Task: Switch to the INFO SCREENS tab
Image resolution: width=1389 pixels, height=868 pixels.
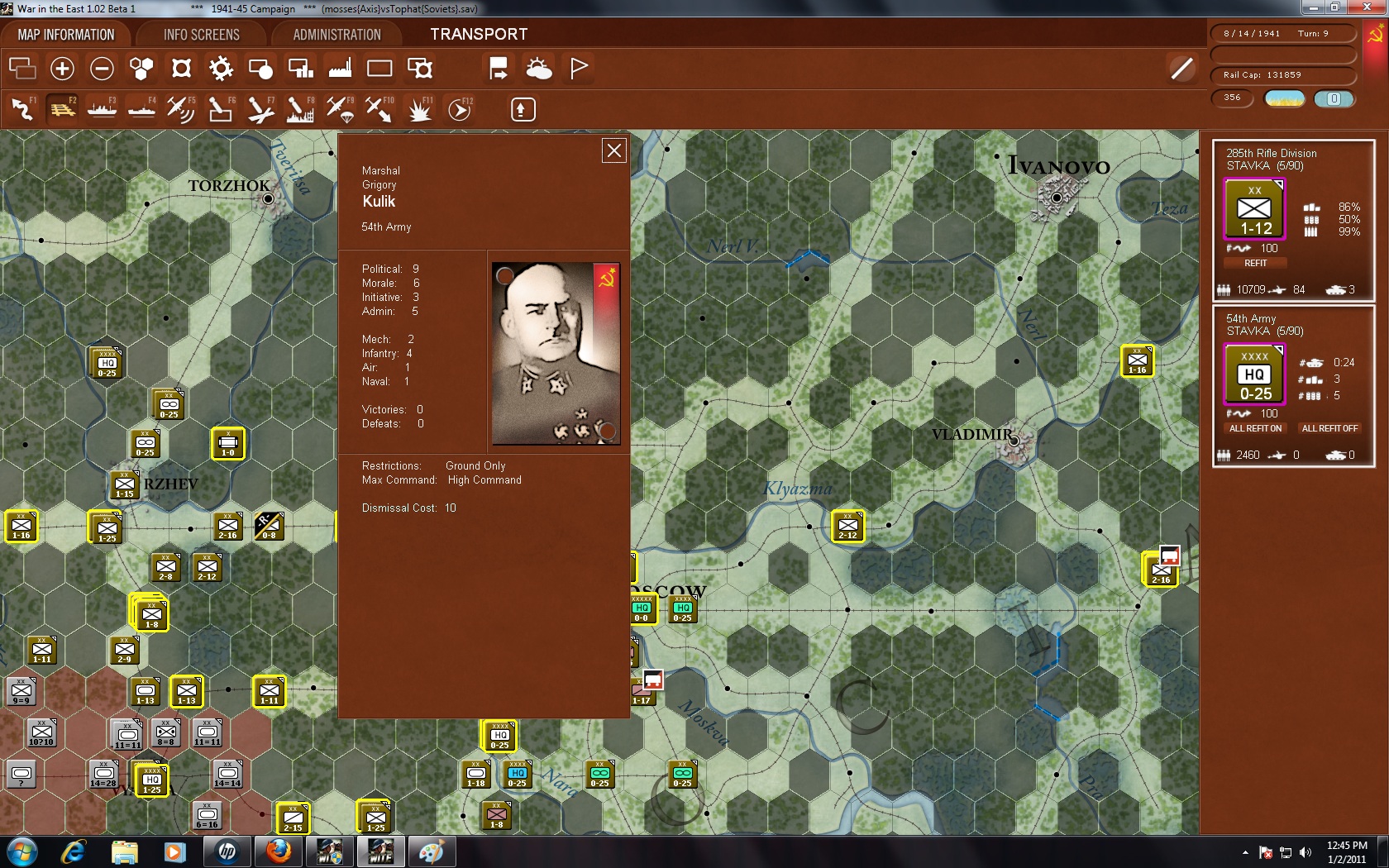Action: [x=200, y=34]
